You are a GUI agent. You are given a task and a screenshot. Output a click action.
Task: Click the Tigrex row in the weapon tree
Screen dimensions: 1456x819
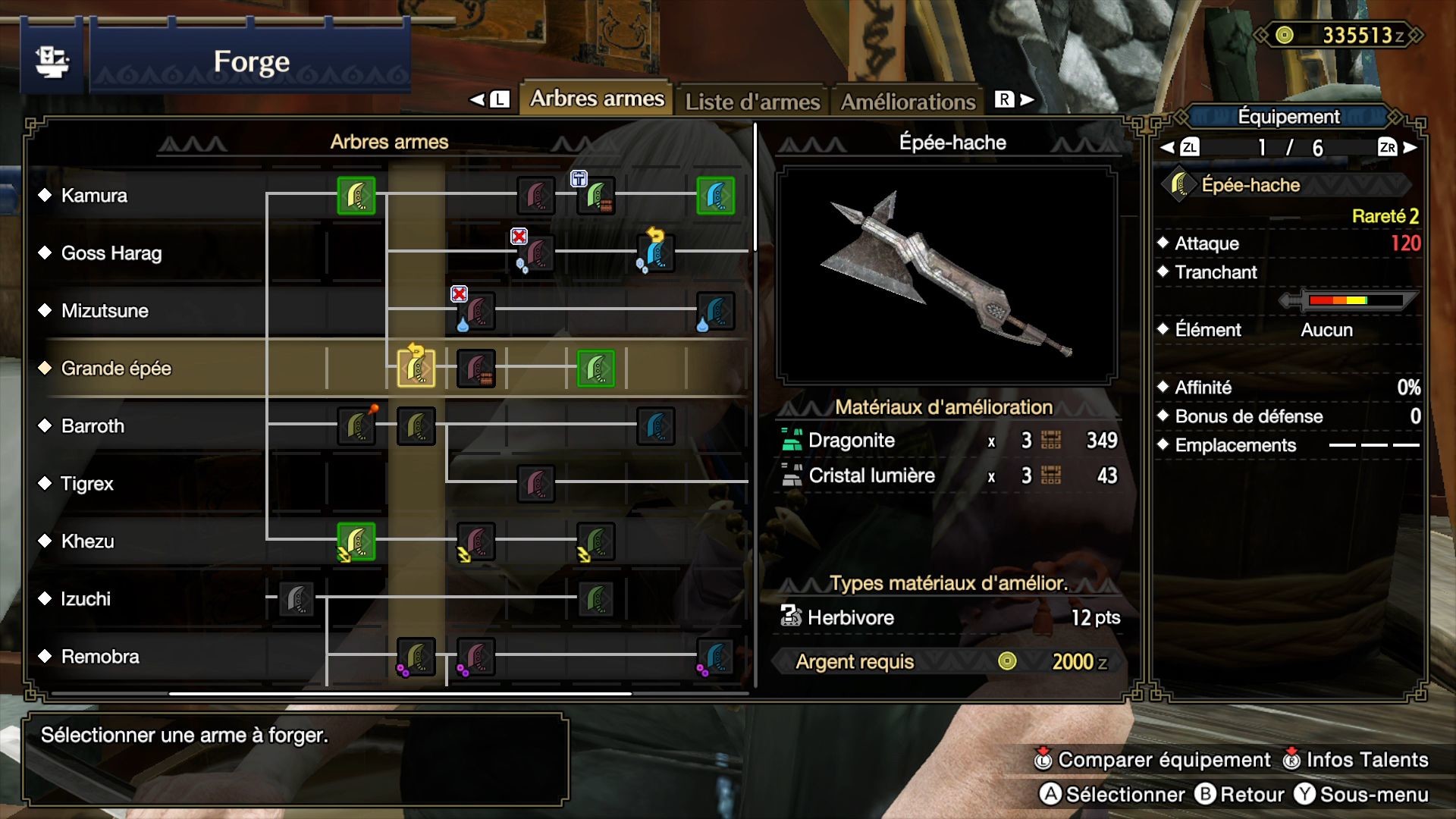(87, 483)
